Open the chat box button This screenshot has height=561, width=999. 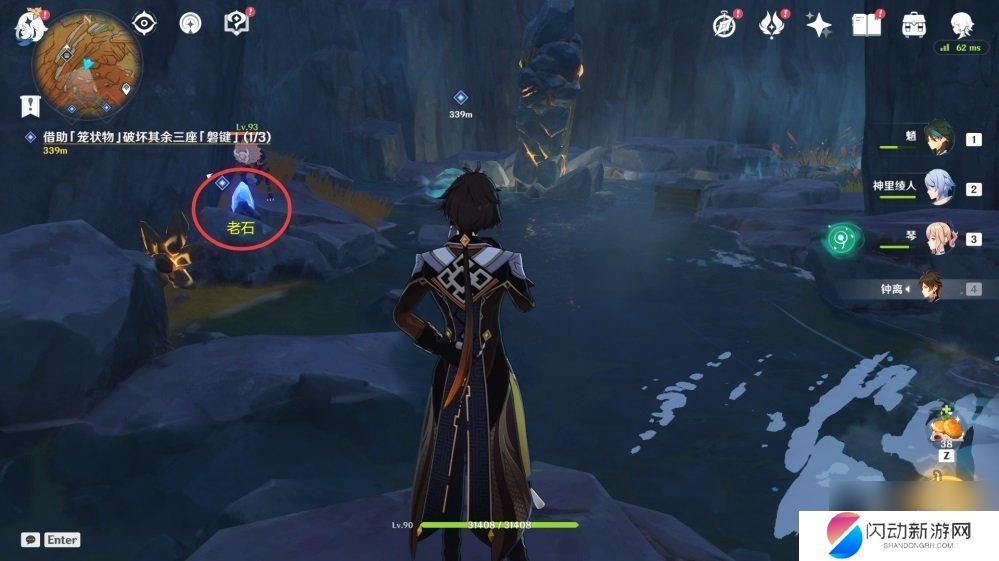(x=31, y=539)
